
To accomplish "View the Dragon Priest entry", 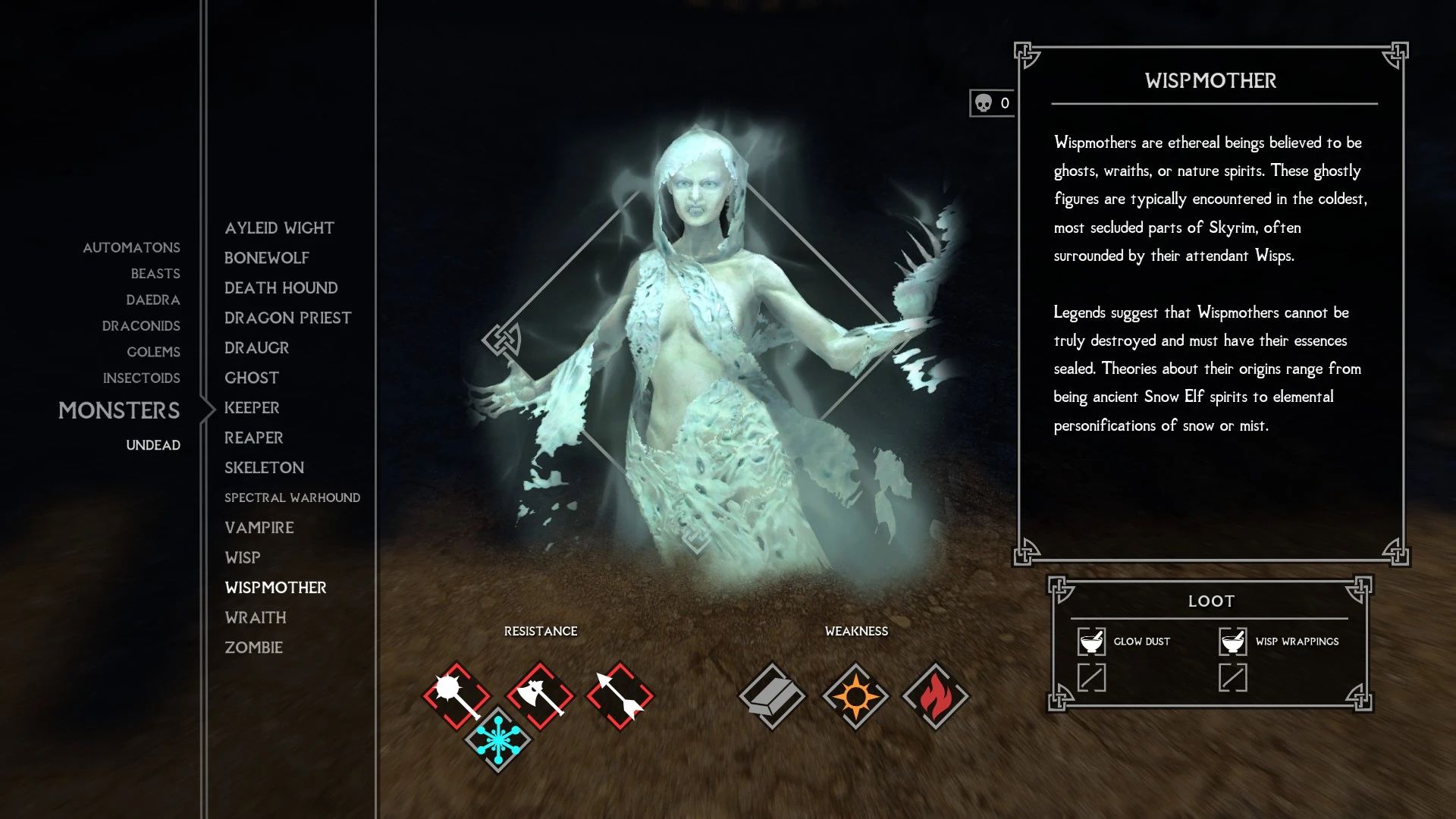I will (287, 317).
